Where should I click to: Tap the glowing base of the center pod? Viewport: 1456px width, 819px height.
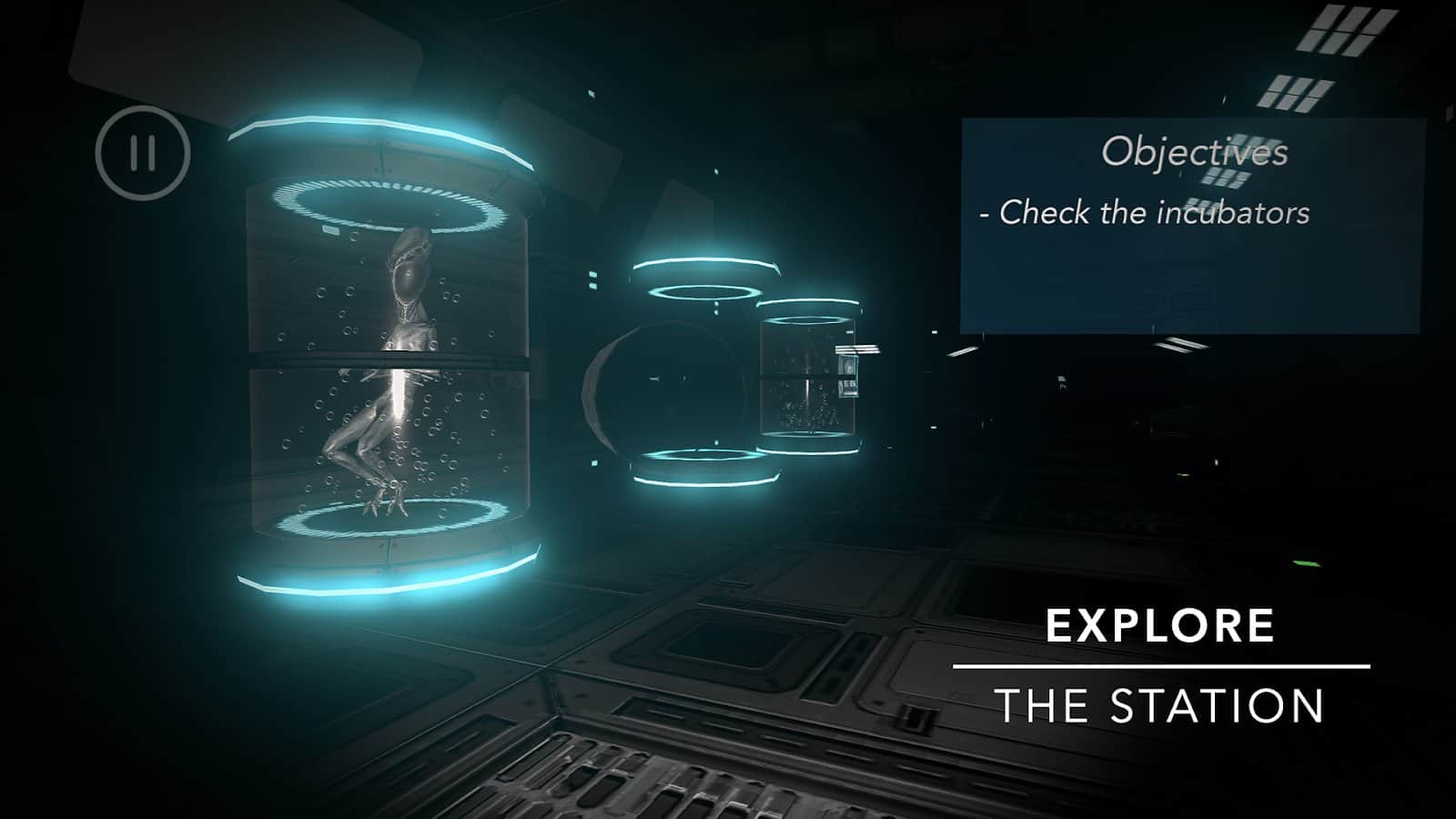[x=705, y=469]
